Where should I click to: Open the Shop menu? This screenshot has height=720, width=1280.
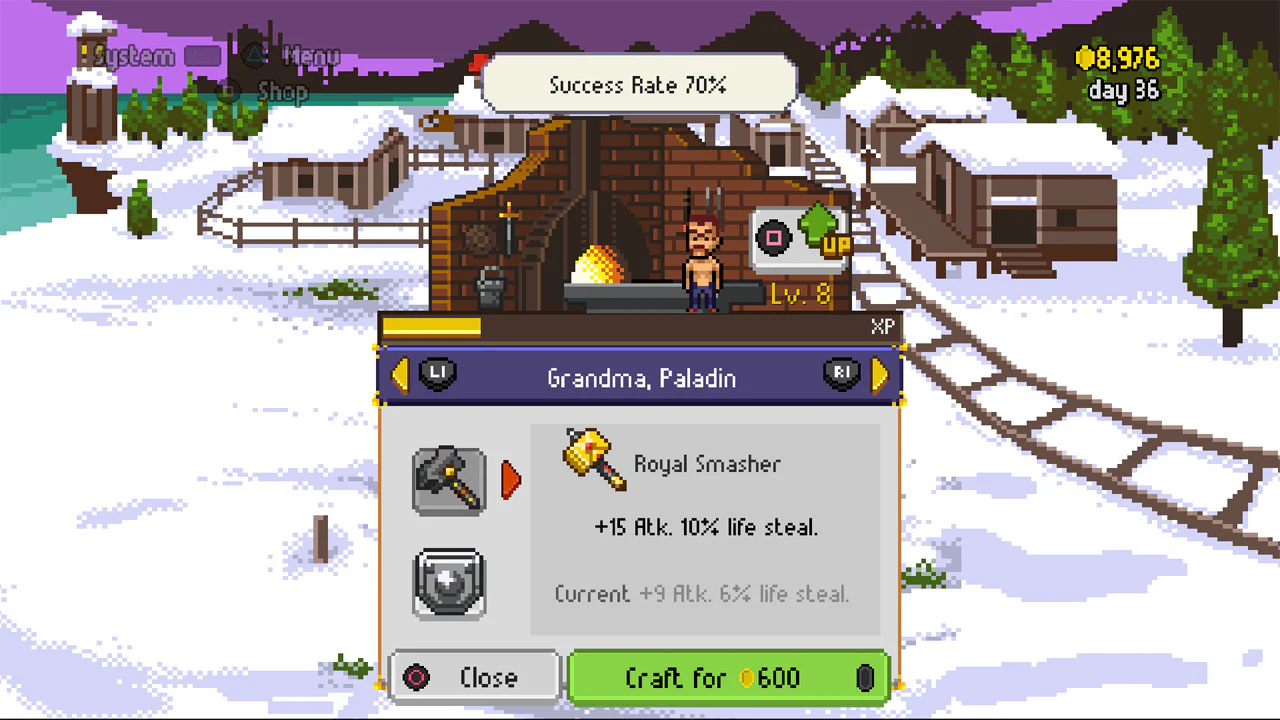280,92
